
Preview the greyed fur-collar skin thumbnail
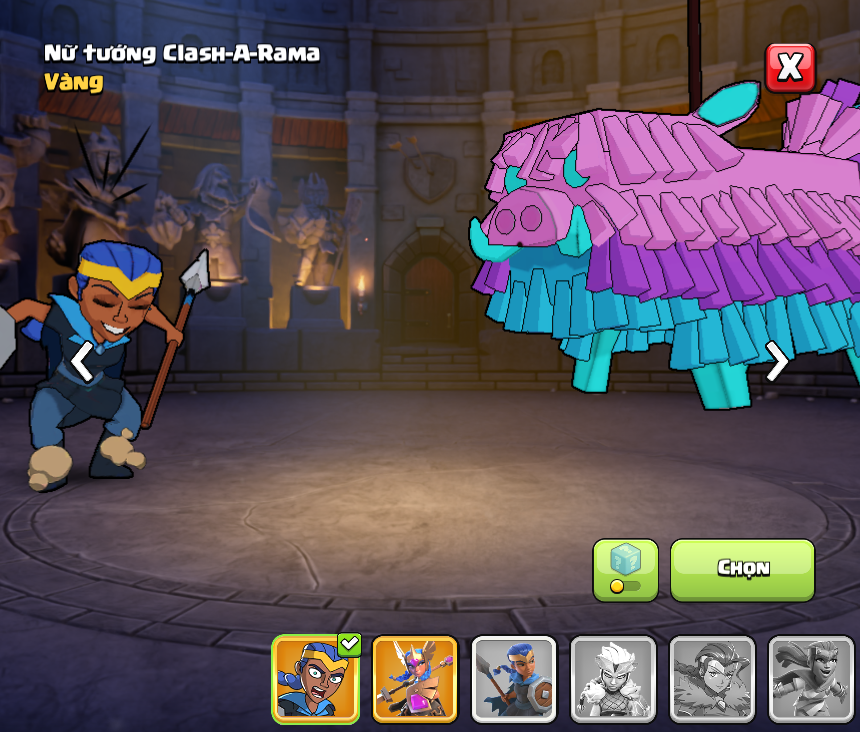(712, 679)
